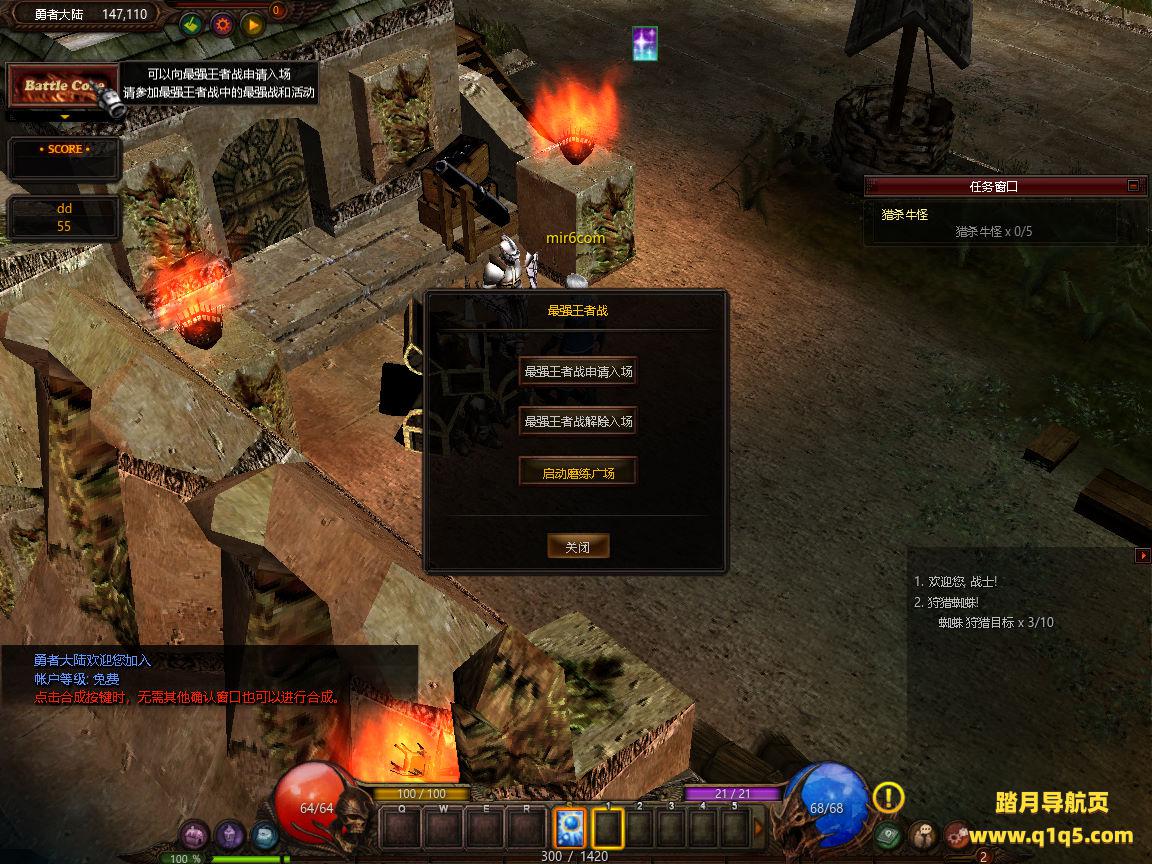1152x864 pixels.
Task: Open the blue speech bubble icon
Action: [x=264, y=834]
